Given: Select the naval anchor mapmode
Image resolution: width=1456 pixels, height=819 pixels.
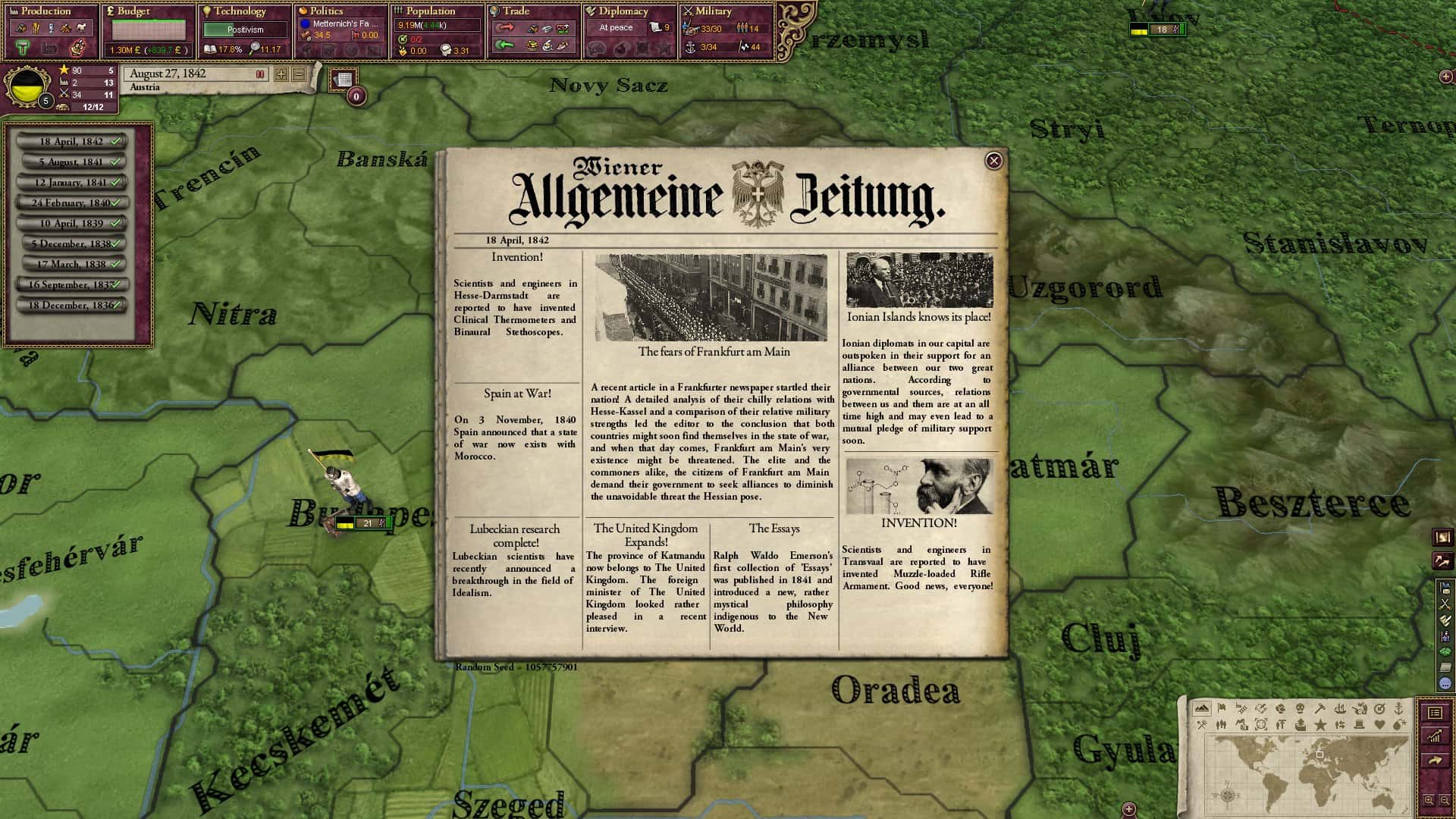Looking at the screenshot, I should pyautogui.click(x=1399, y=708).
